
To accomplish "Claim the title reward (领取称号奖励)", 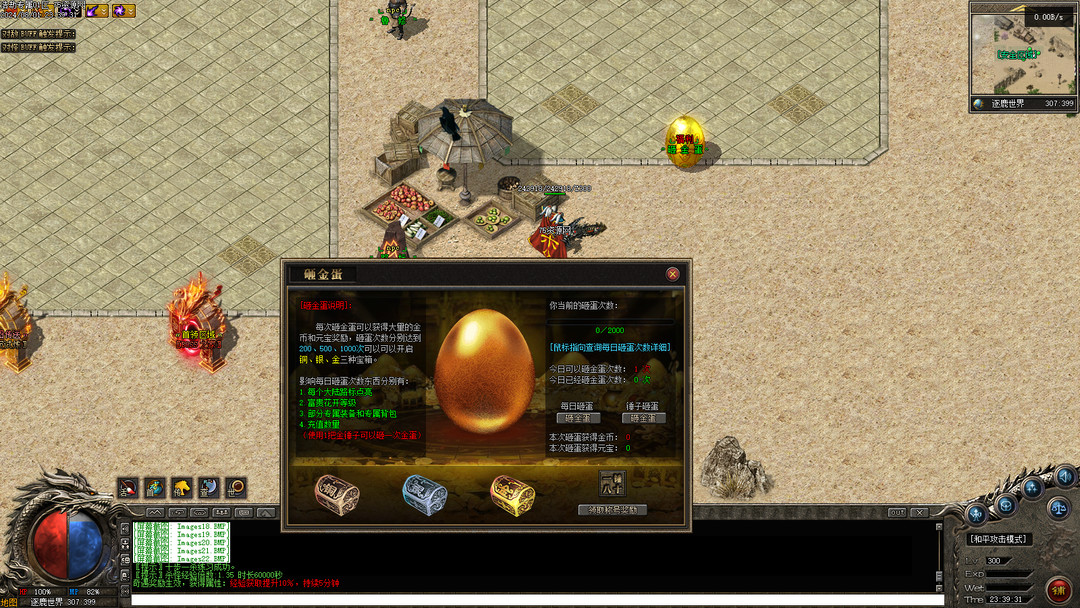I will pos(612,510).
